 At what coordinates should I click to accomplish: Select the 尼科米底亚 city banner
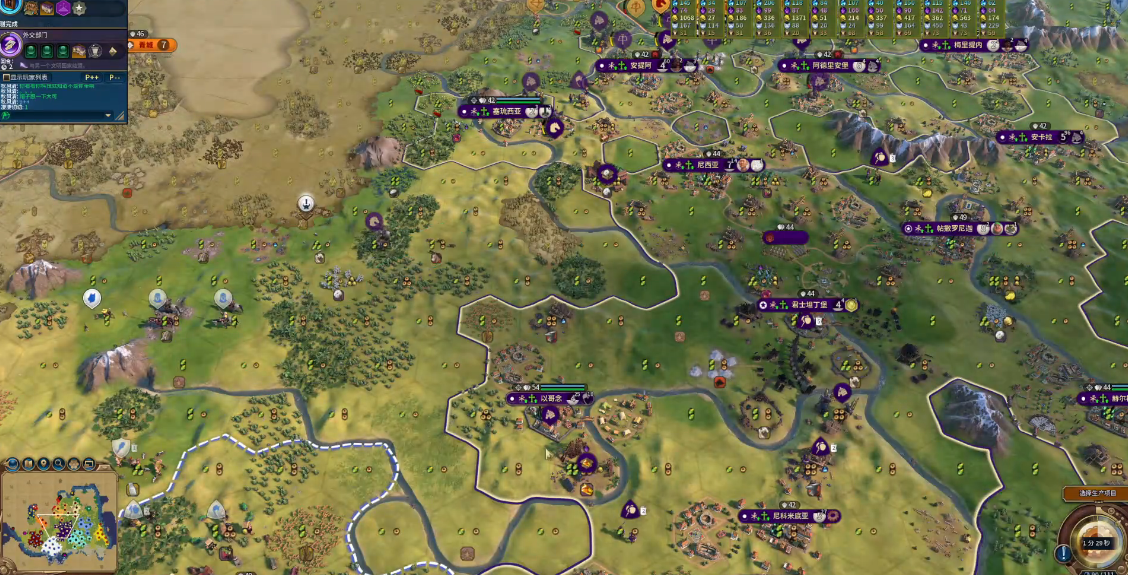click(785, 516)
